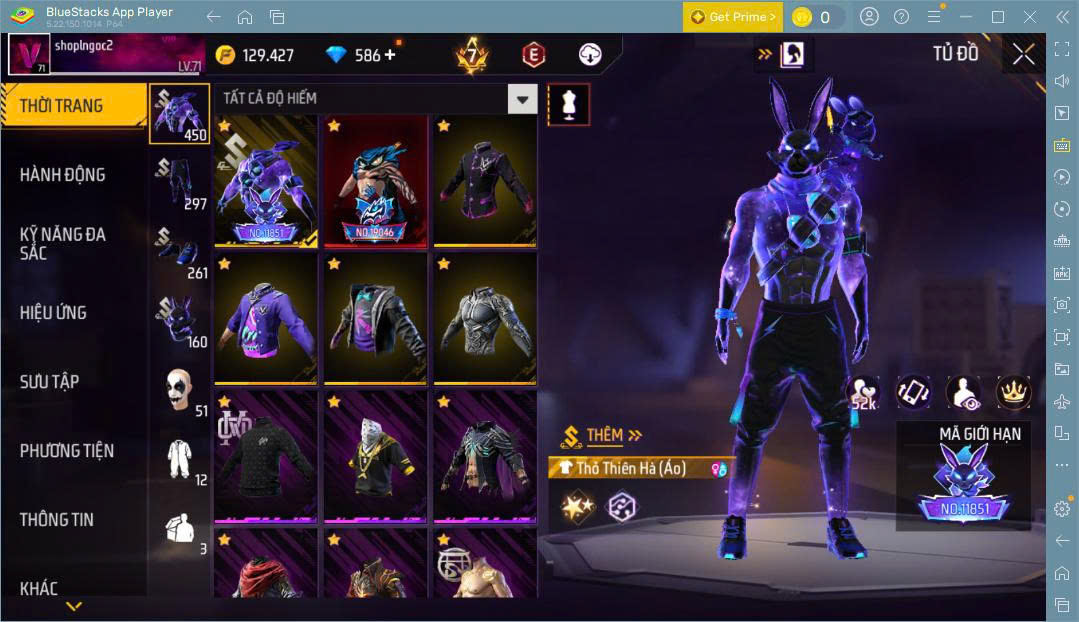The height and width of the screenshot is (622, 1079).
Task: Pick the purple hoodie with pink trim
Action: [266, 319]
